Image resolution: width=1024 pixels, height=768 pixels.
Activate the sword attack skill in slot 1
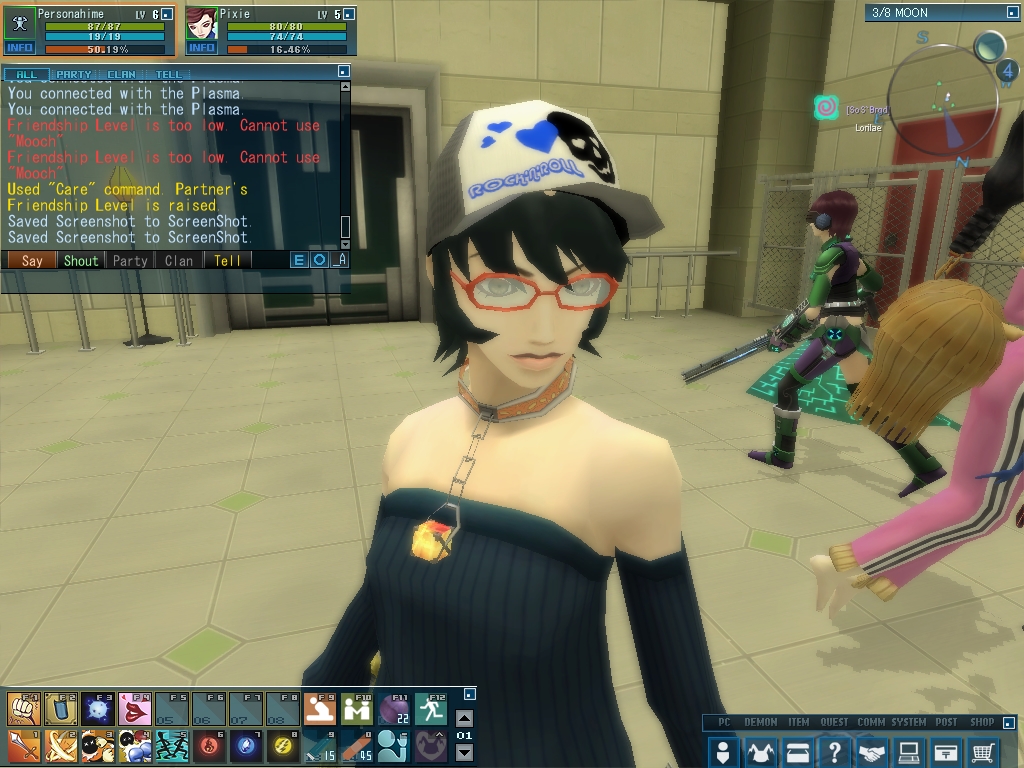23,746
